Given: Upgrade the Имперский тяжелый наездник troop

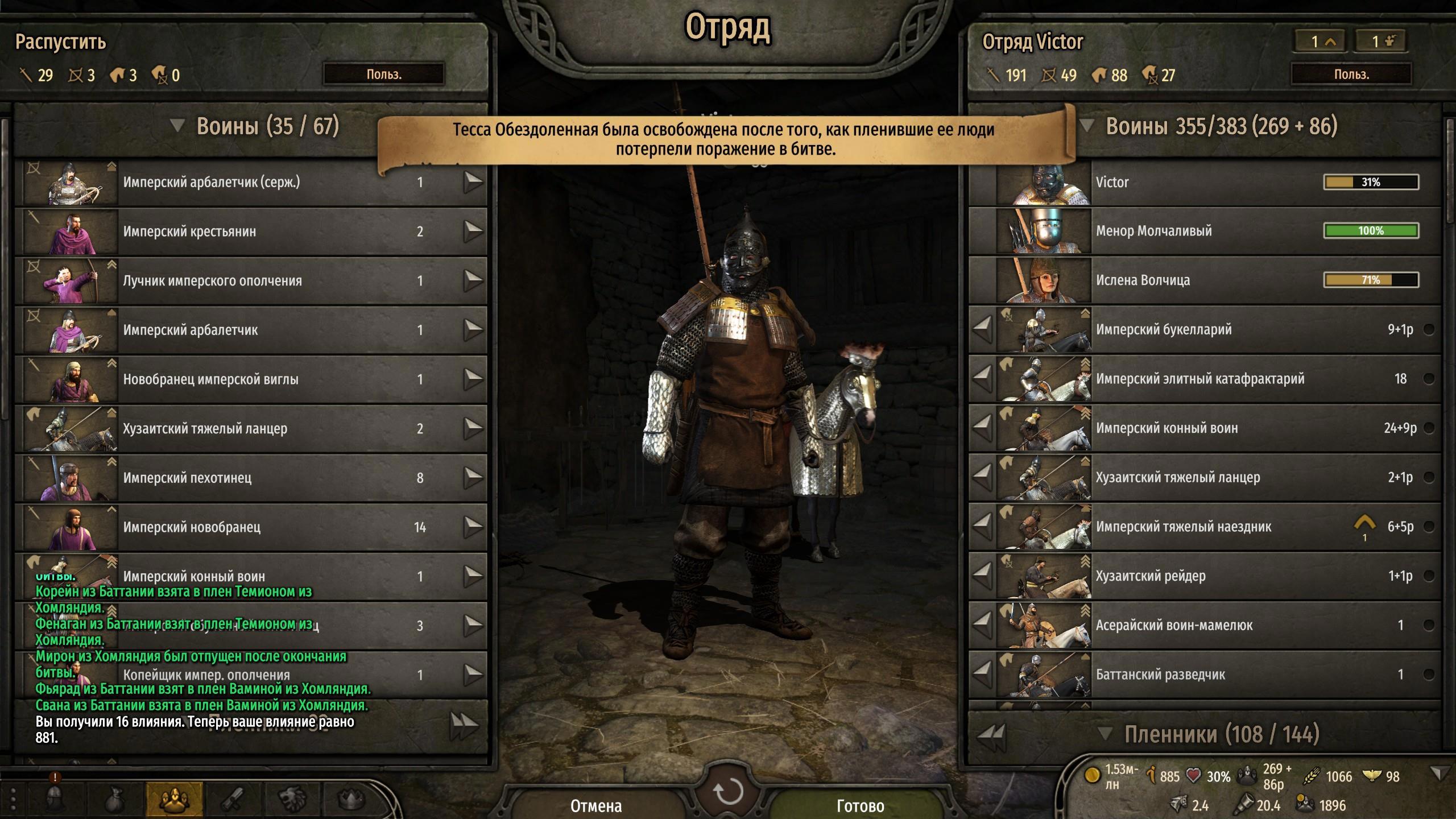Looking at the screenshot, I should click(1364, 524).
